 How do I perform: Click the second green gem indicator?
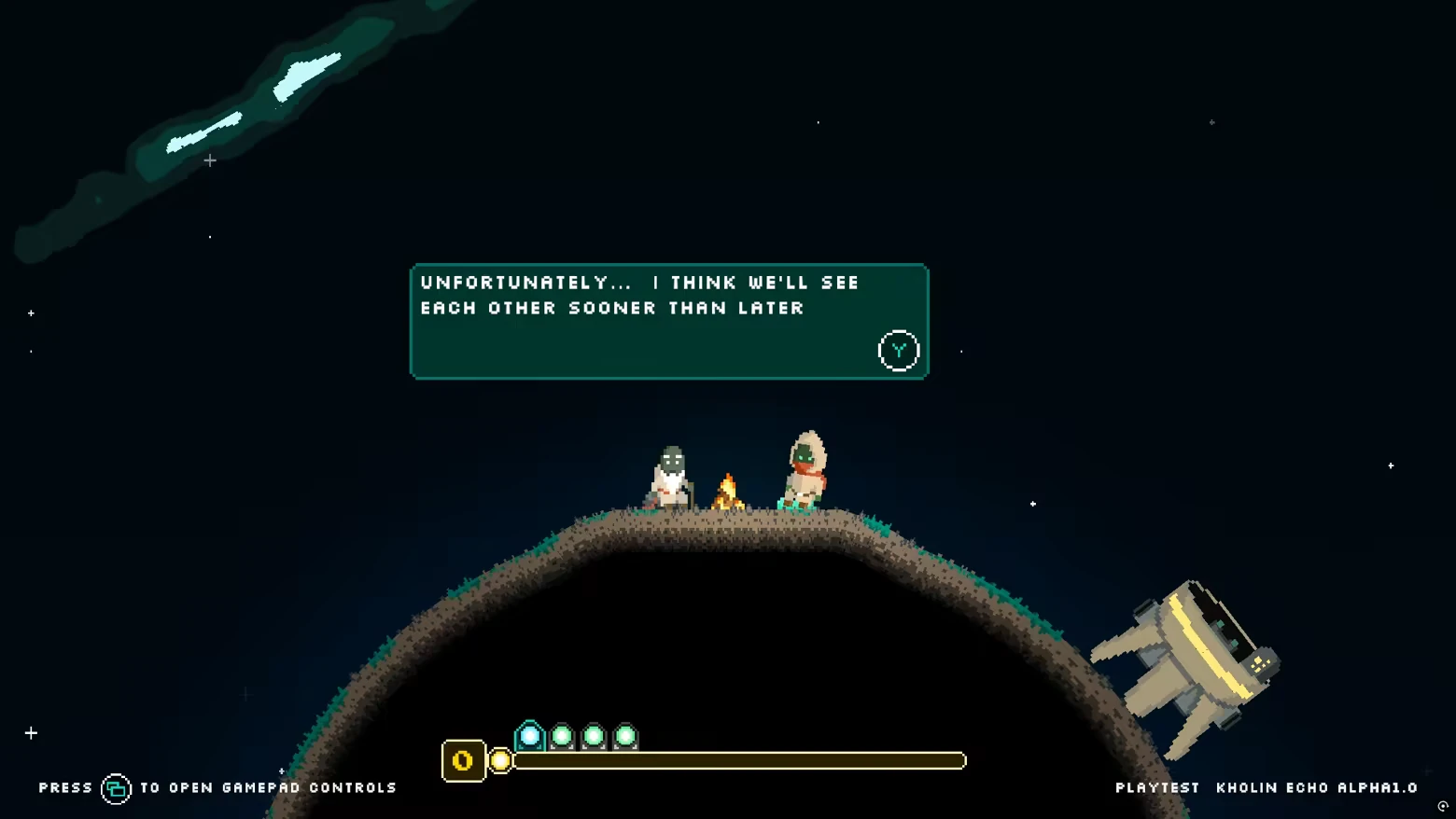pyautogui.click(x=562, y=736)
